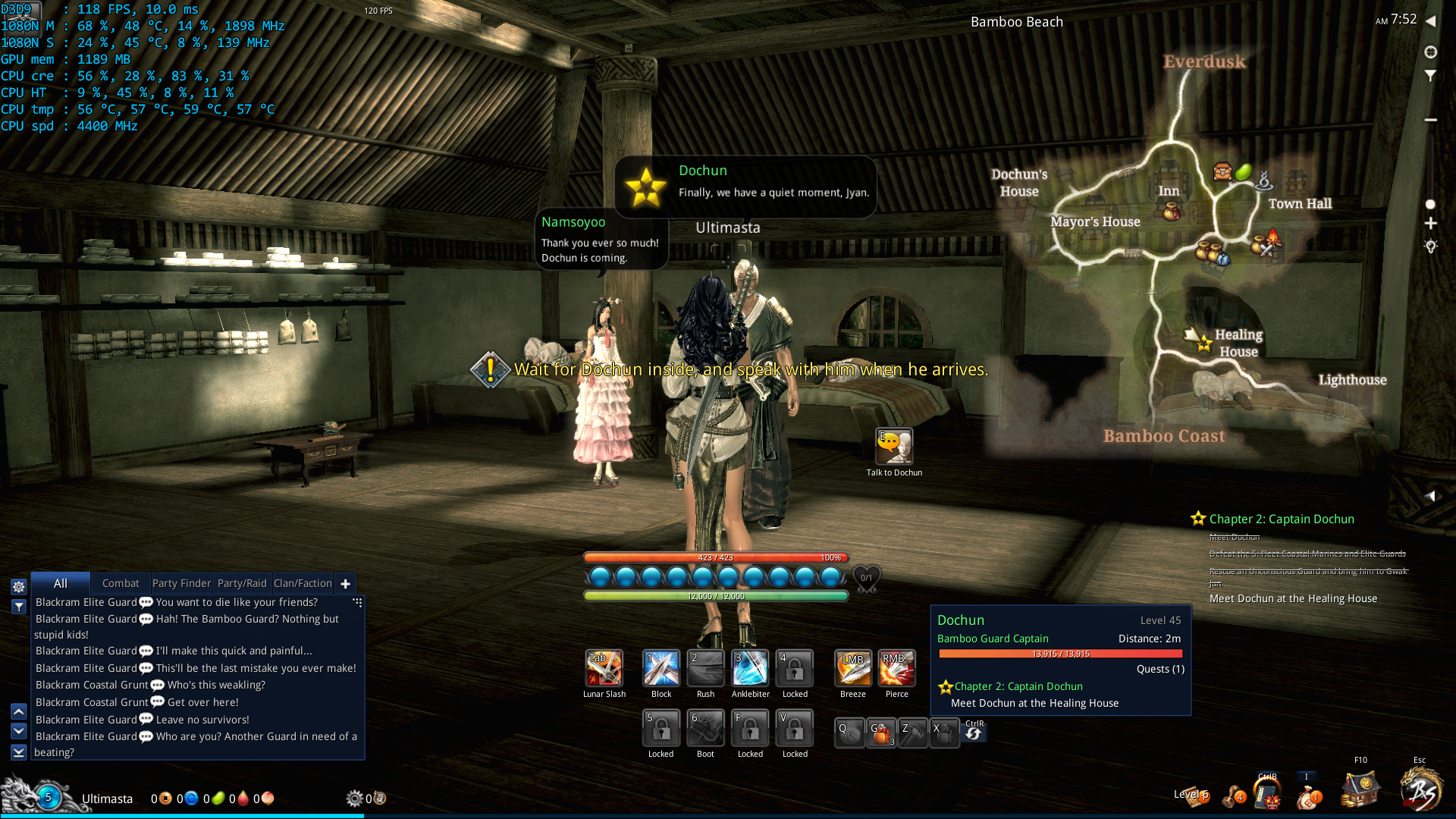Click the Healing House quest marker on map
The image size is (1456, 819).
point(1204,345)
